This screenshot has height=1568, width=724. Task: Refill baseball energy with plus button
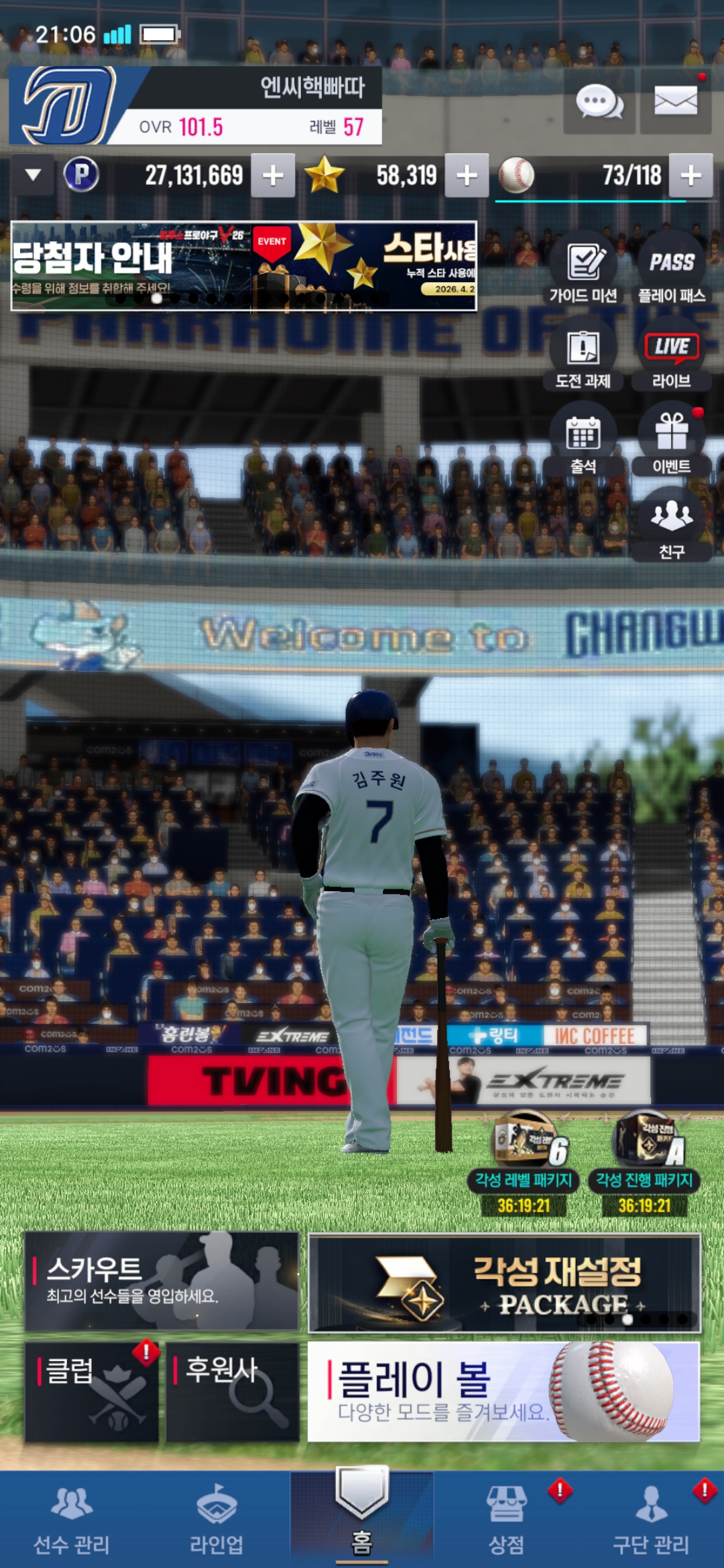[690, 176]
